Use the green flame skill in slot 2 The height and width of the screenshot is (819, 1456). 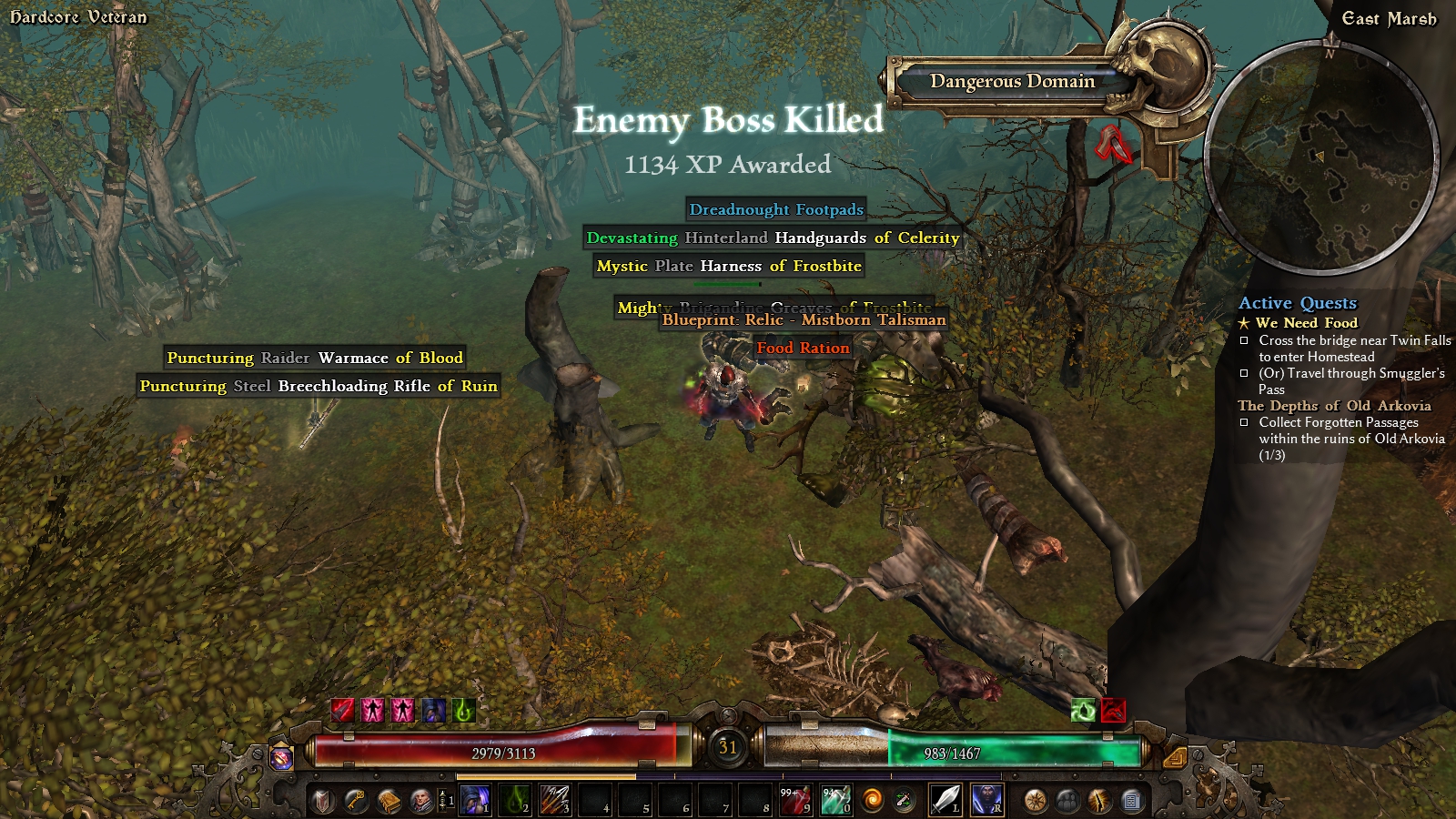[x=515, y=800]
